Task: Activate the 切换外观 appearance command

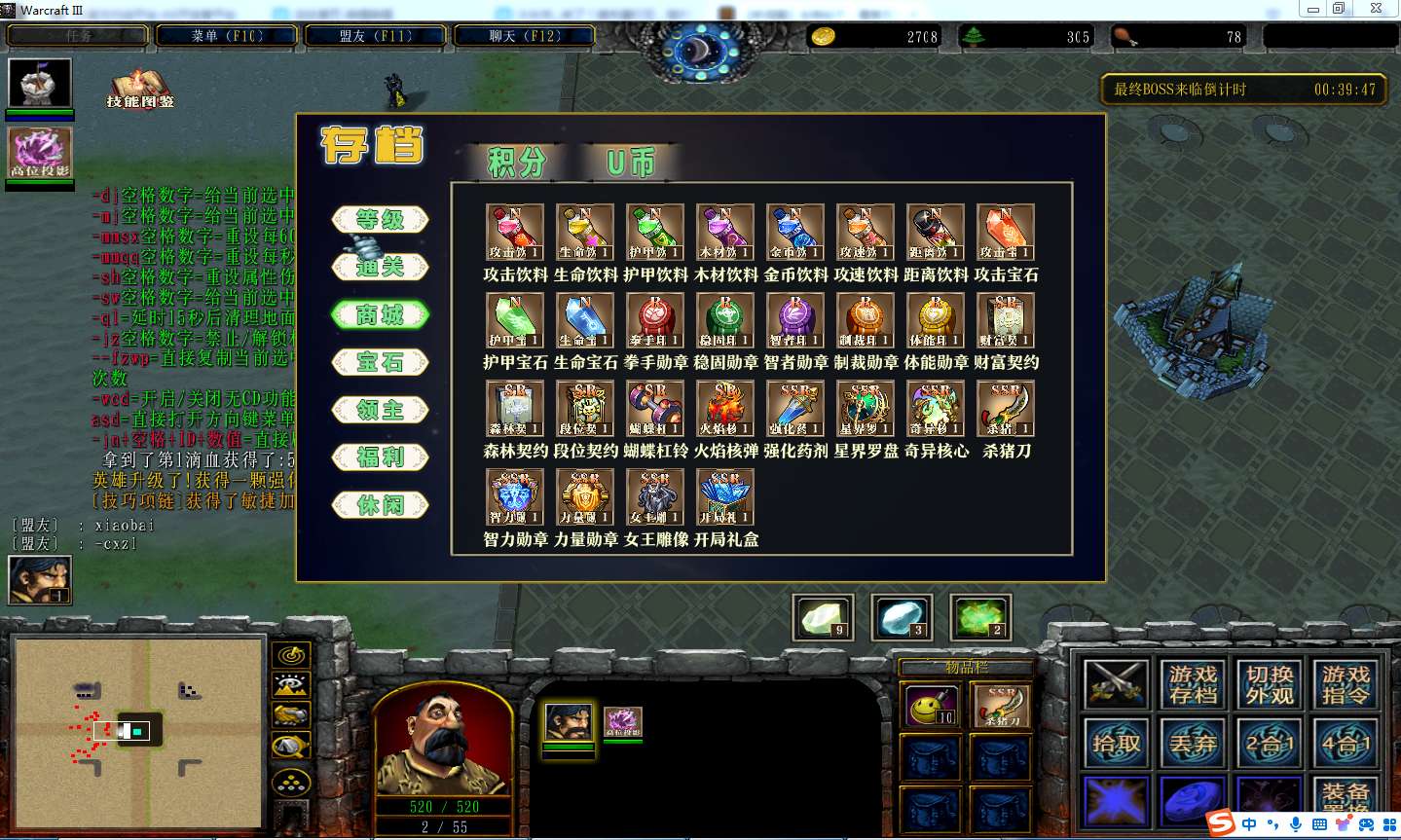Action: click(x=1270, y=684)
